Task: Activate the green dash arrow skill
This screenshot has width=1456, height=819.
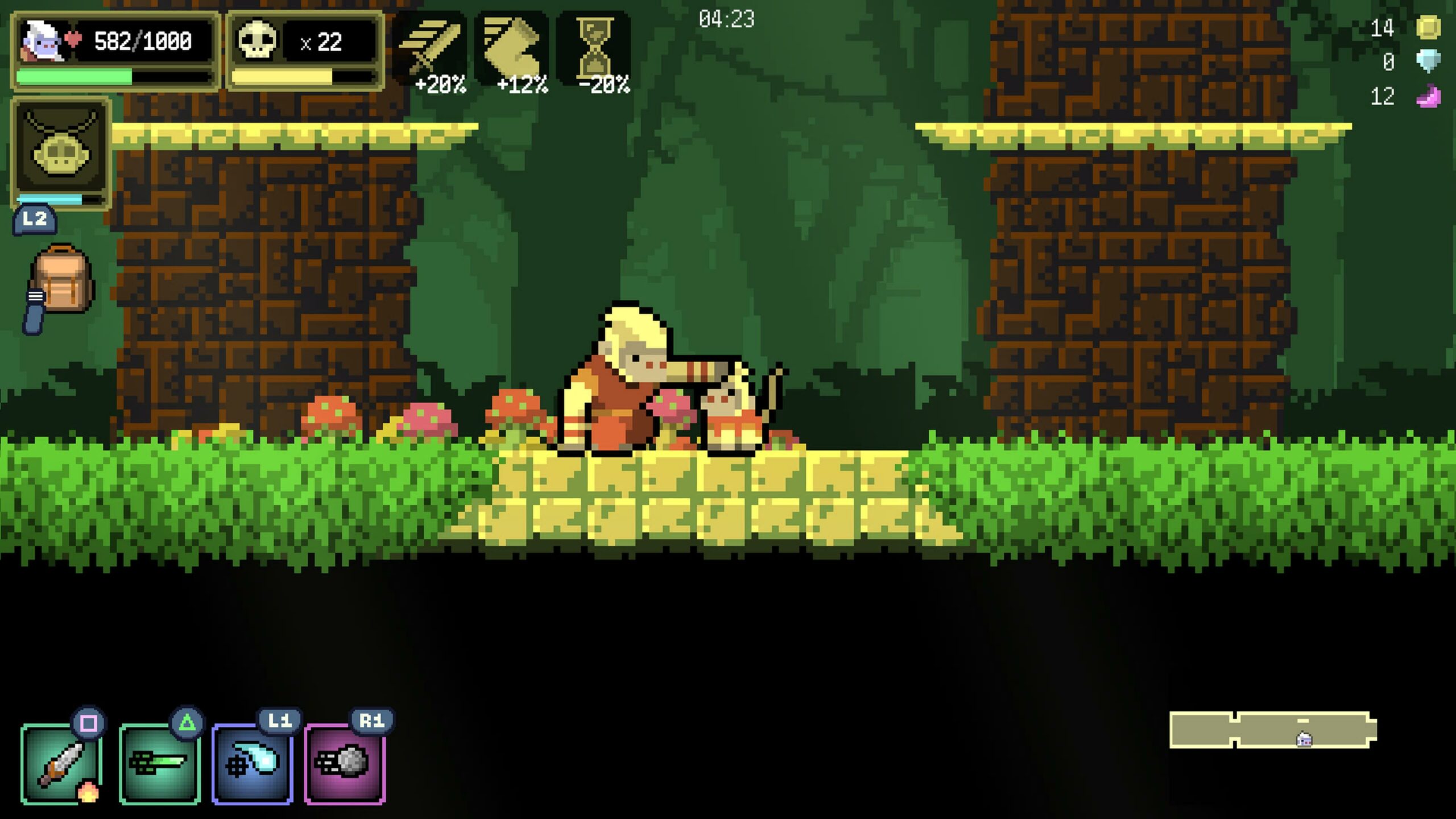Action: (159, 763)
